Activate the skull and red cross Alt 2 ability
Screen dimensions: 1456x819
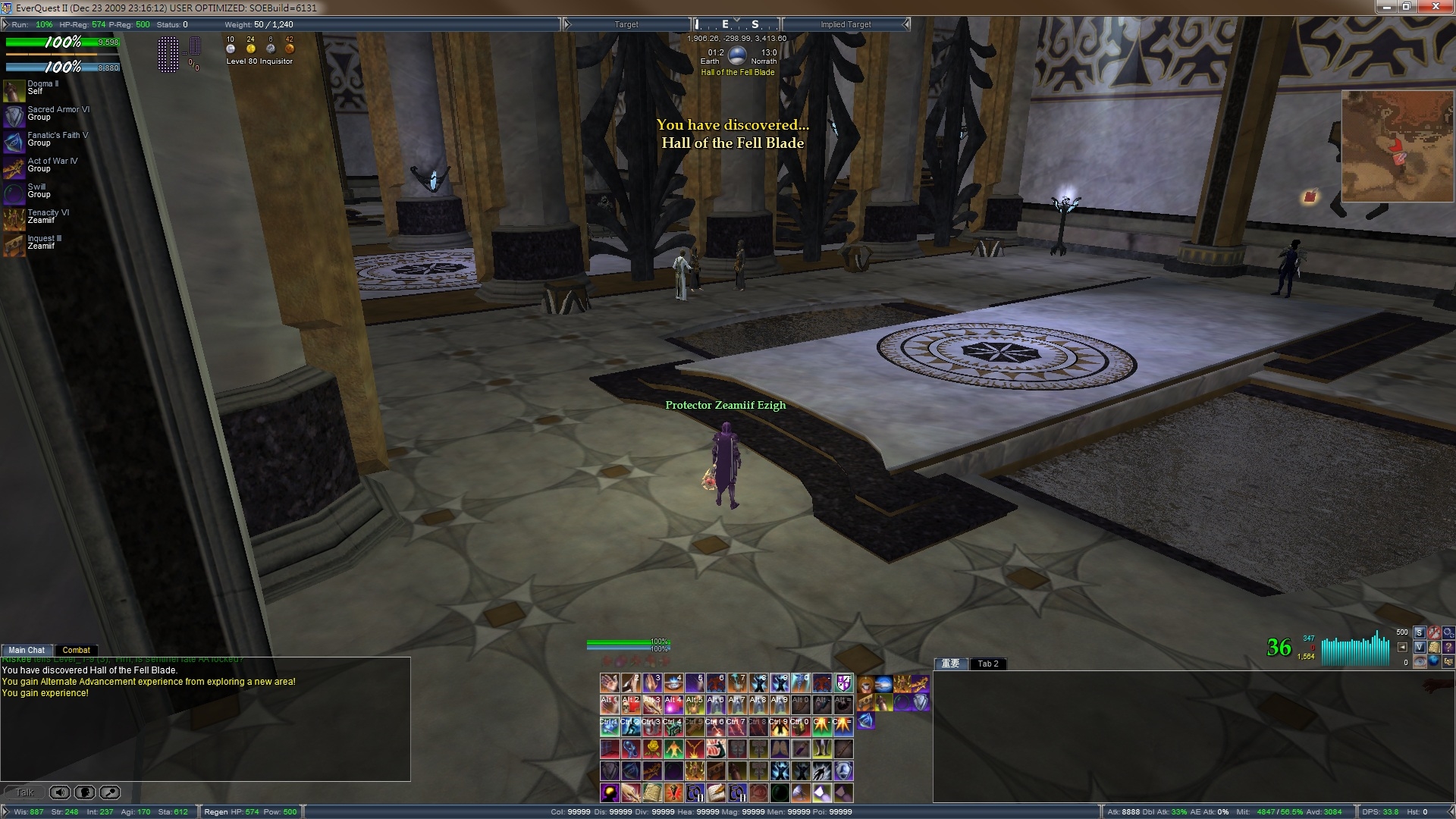coord(631,705)
